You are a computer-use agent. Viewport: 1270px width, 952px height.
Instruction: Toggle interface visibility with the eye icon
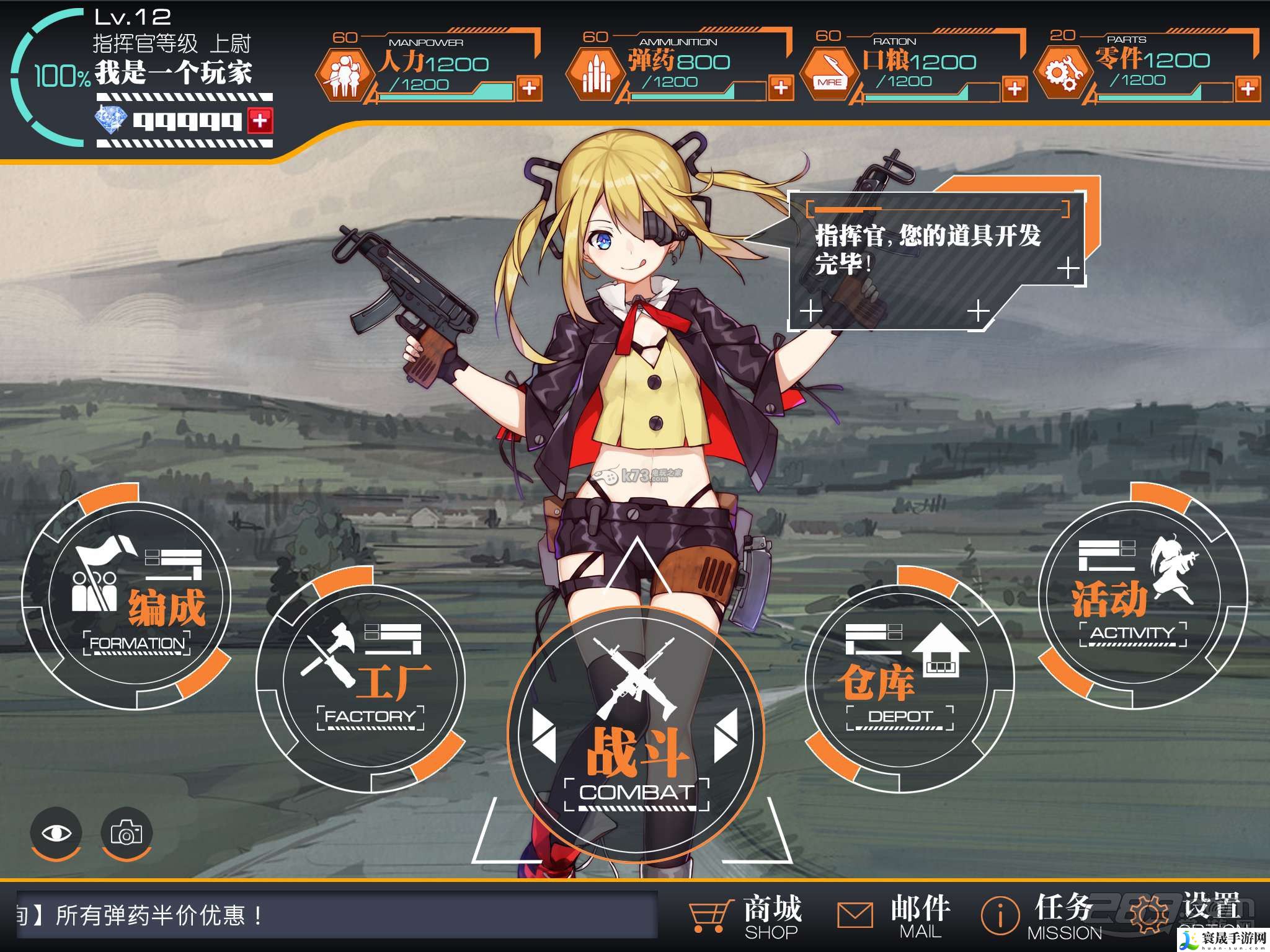coord(56,833)
